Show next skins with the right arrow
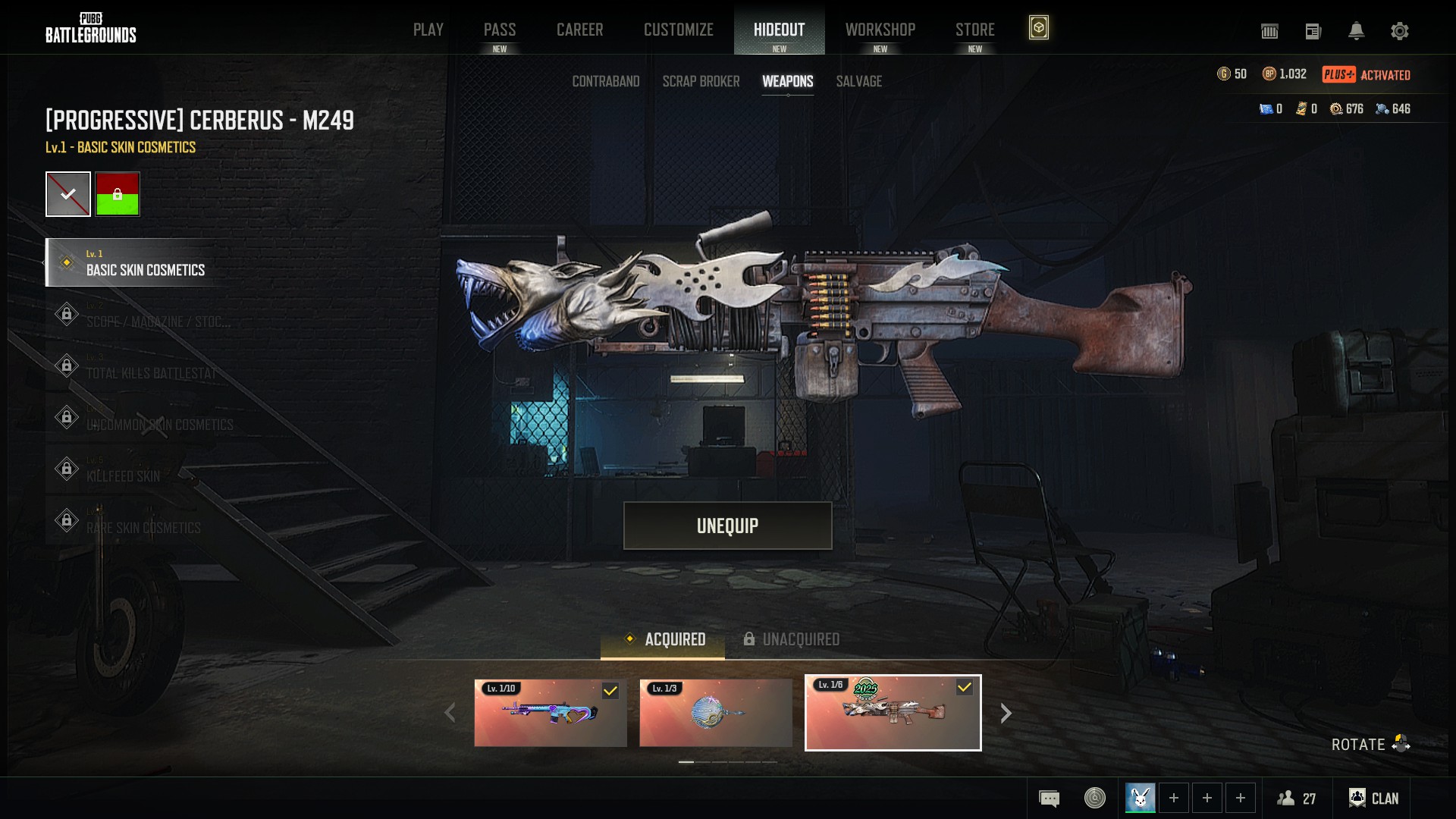 [1006, 713]
